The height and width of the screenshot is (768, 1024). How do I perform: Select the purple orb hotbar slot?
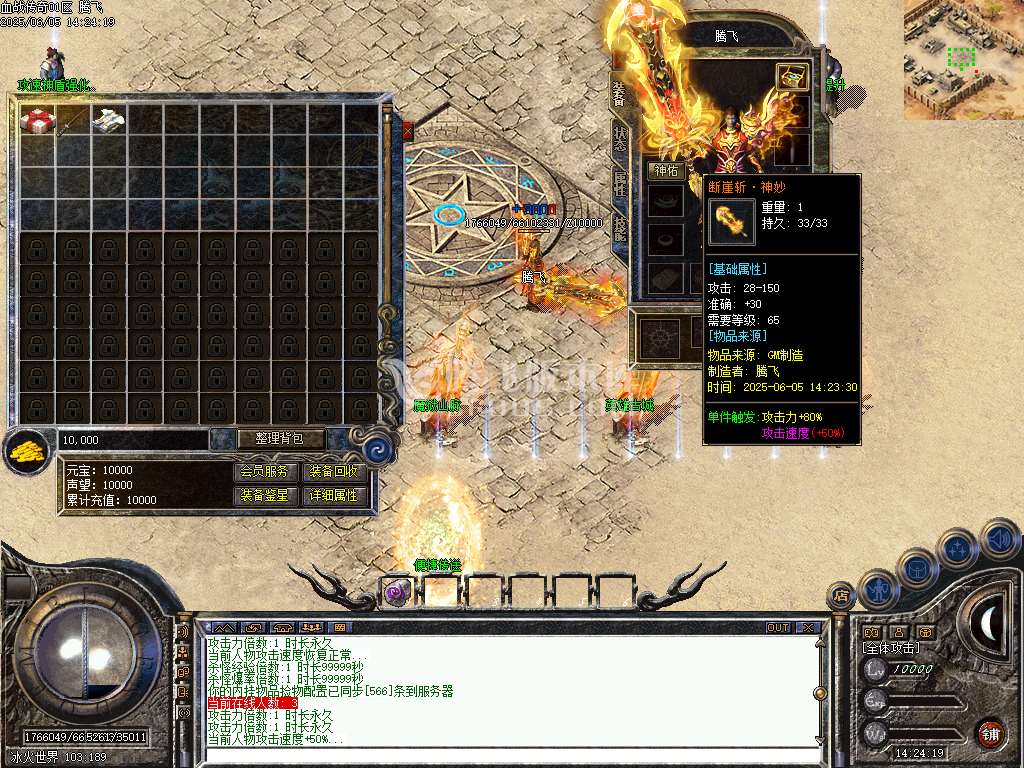click(396, 592)
